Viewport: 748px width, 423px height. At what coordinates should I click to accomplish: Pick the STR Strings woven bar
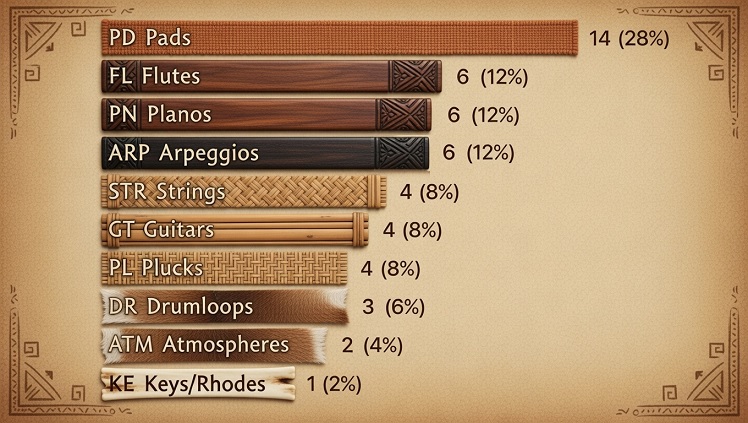(x=243, y=191)
